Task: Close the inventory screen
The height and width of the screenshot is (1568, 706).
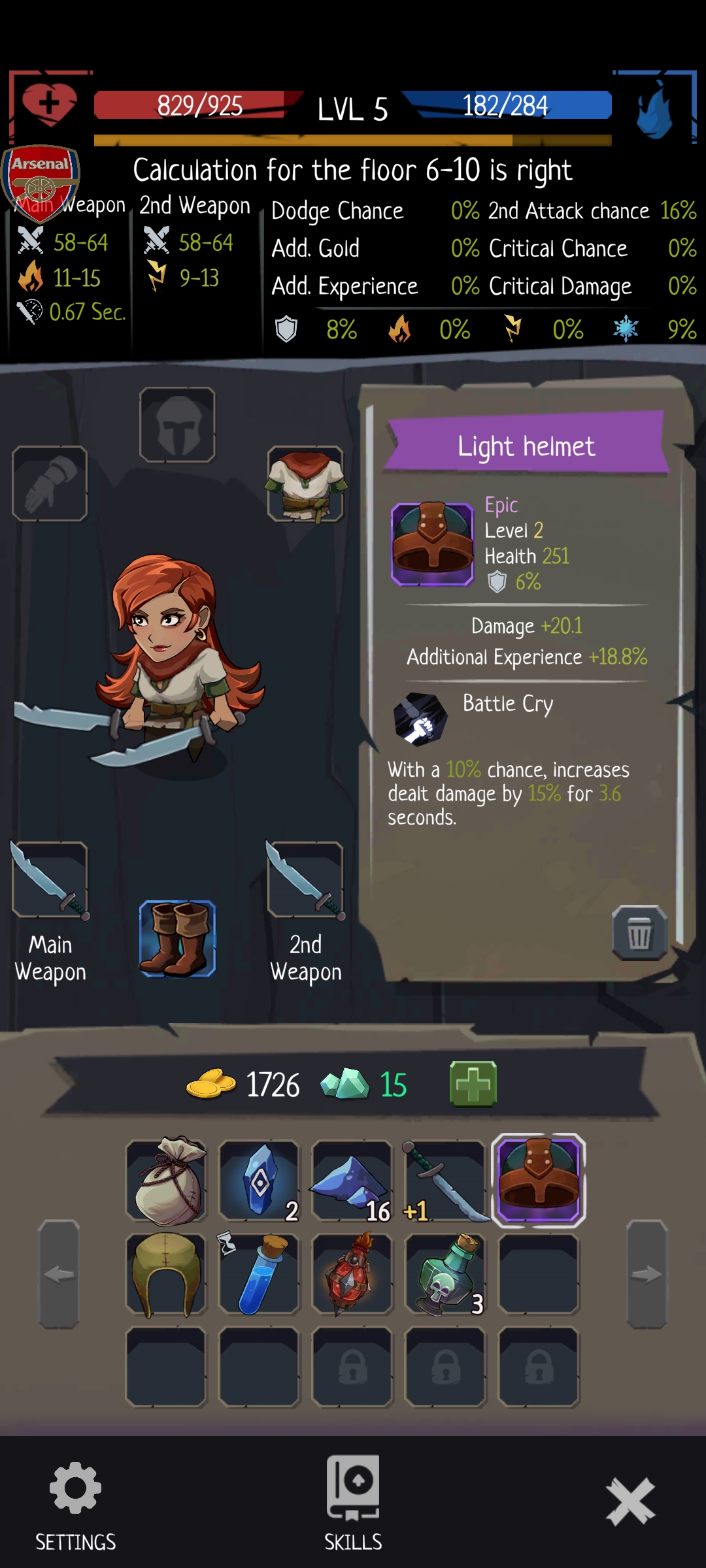Action: tap(630, 1501)
